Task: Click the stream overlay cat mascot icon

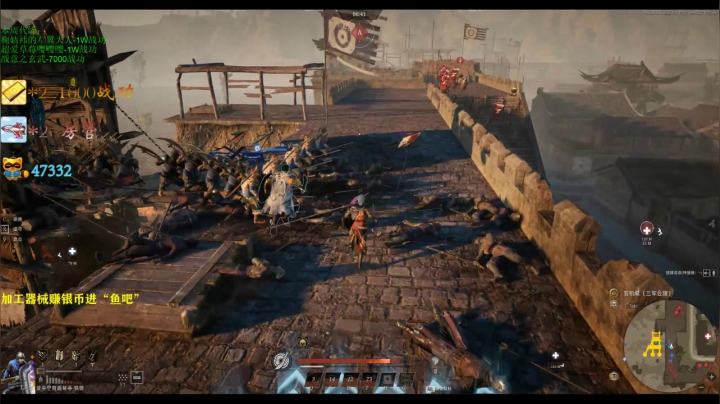Action: pyautogui.click(x=14, y=168)
